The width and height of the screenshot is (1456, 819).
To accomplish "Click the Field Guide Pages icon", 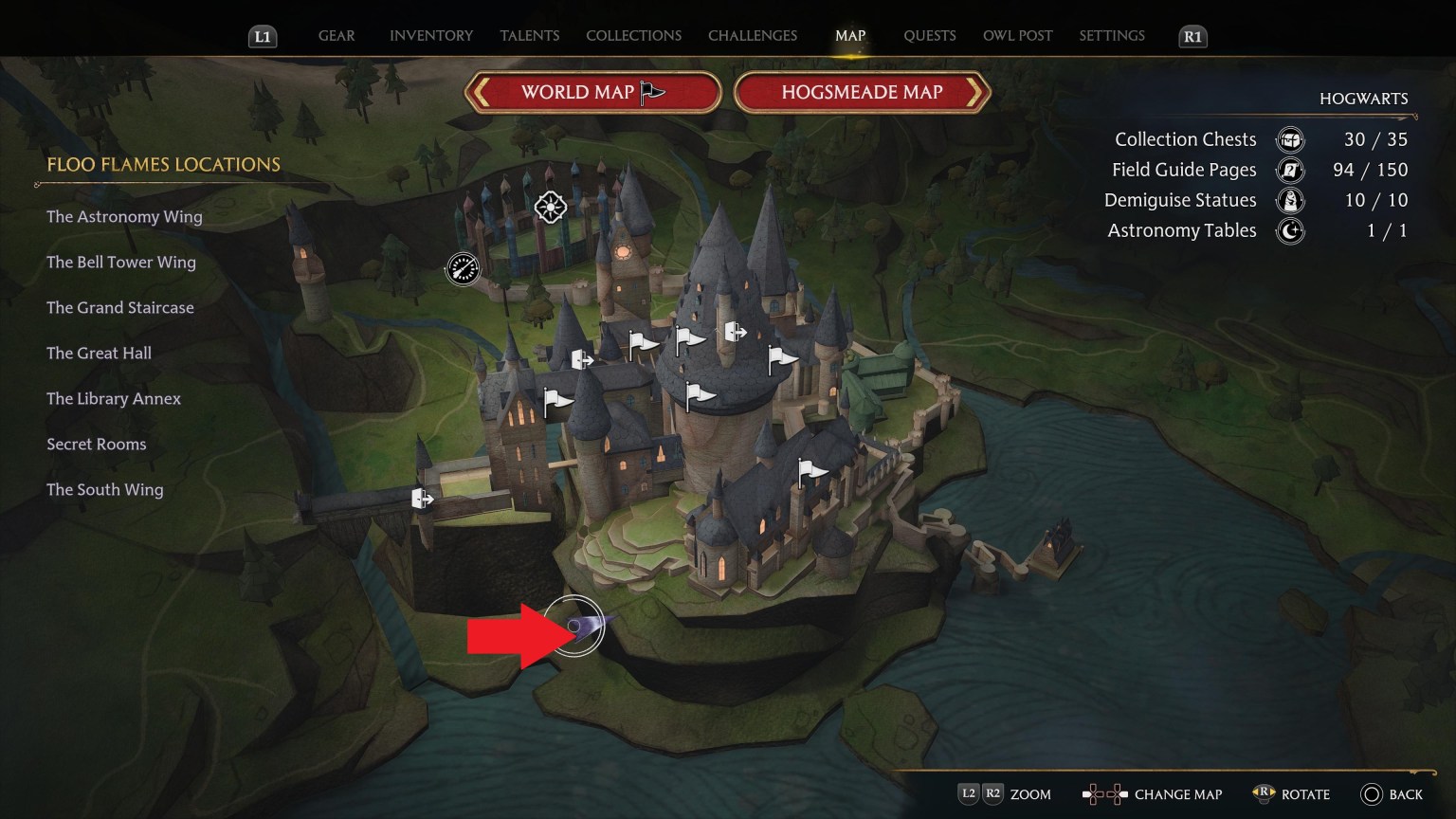I will tap(1289, 170).
